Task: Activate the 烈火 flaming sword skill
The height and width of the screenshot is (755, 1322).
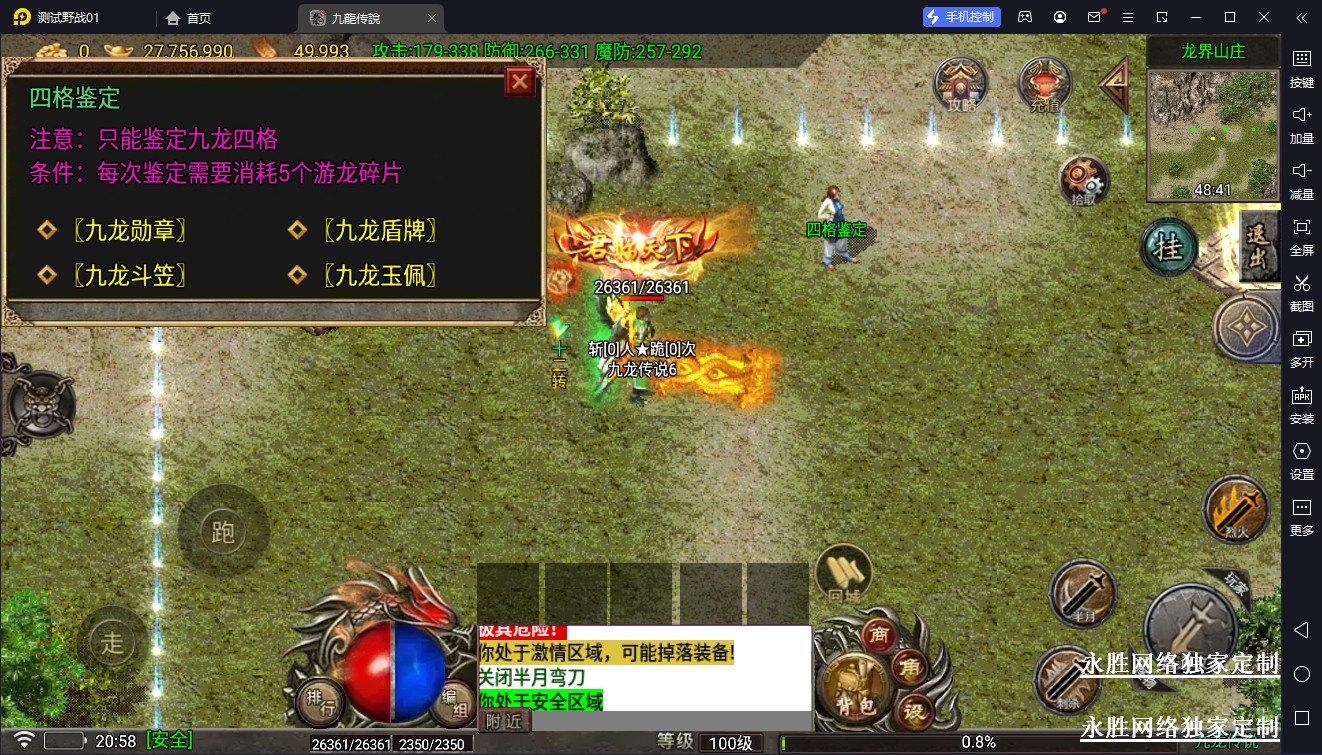Action: click(x=1235, y=508)
